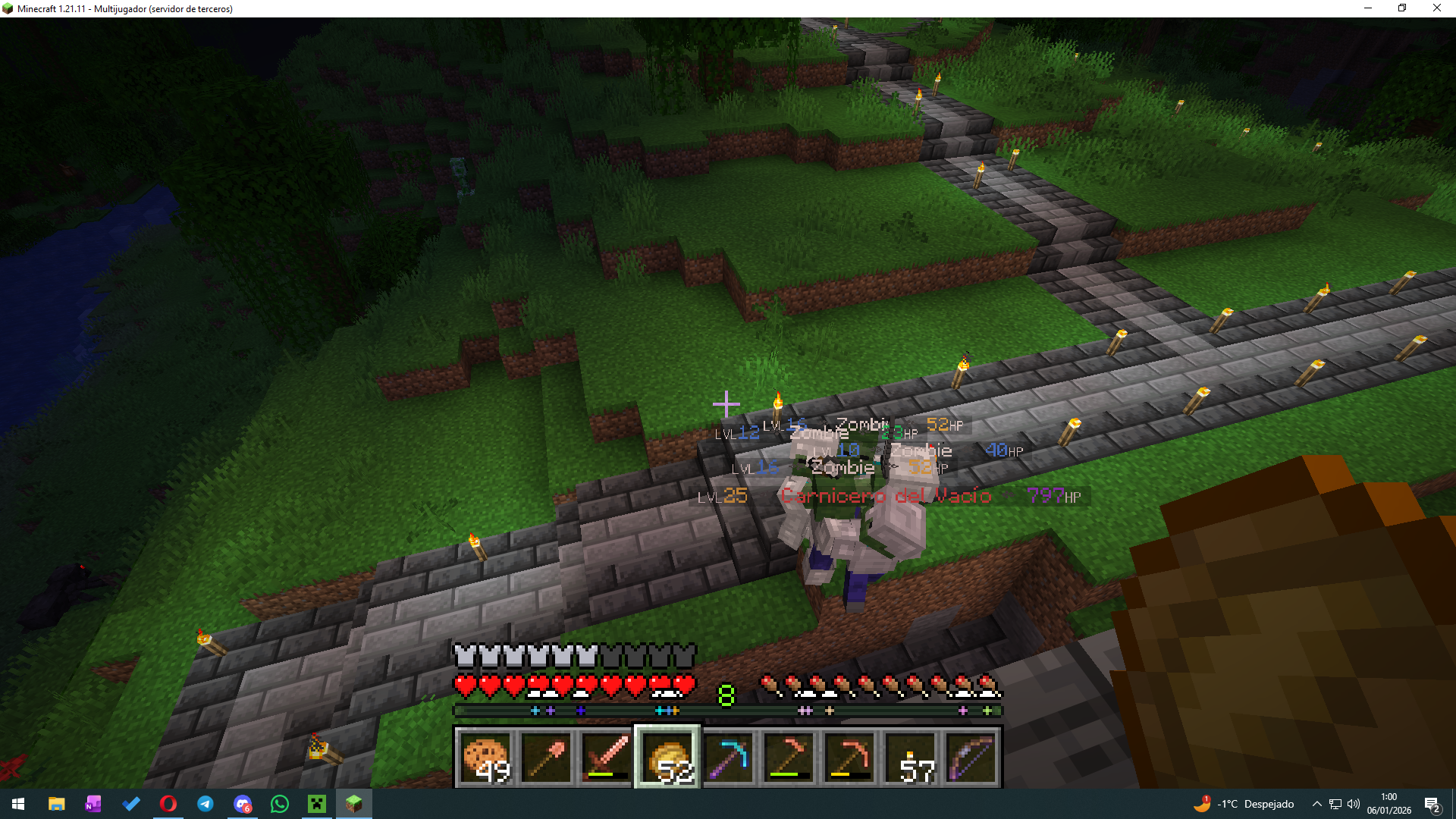1456x819 pixels.
Task: Select the torch stack of 57
Action: (910, 757)
